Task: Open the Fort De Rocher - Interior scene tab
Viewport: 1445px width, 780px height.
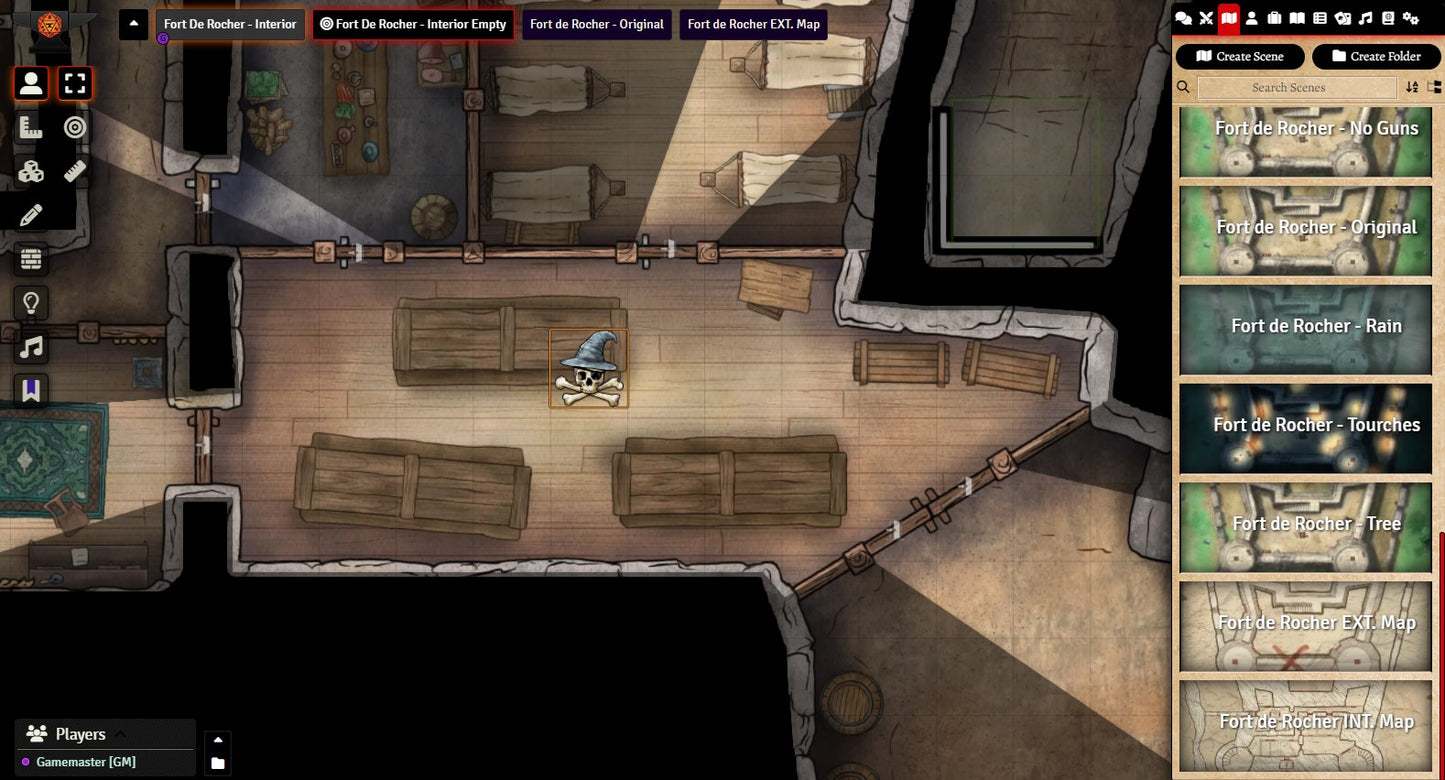Action: tap(230, 24)
